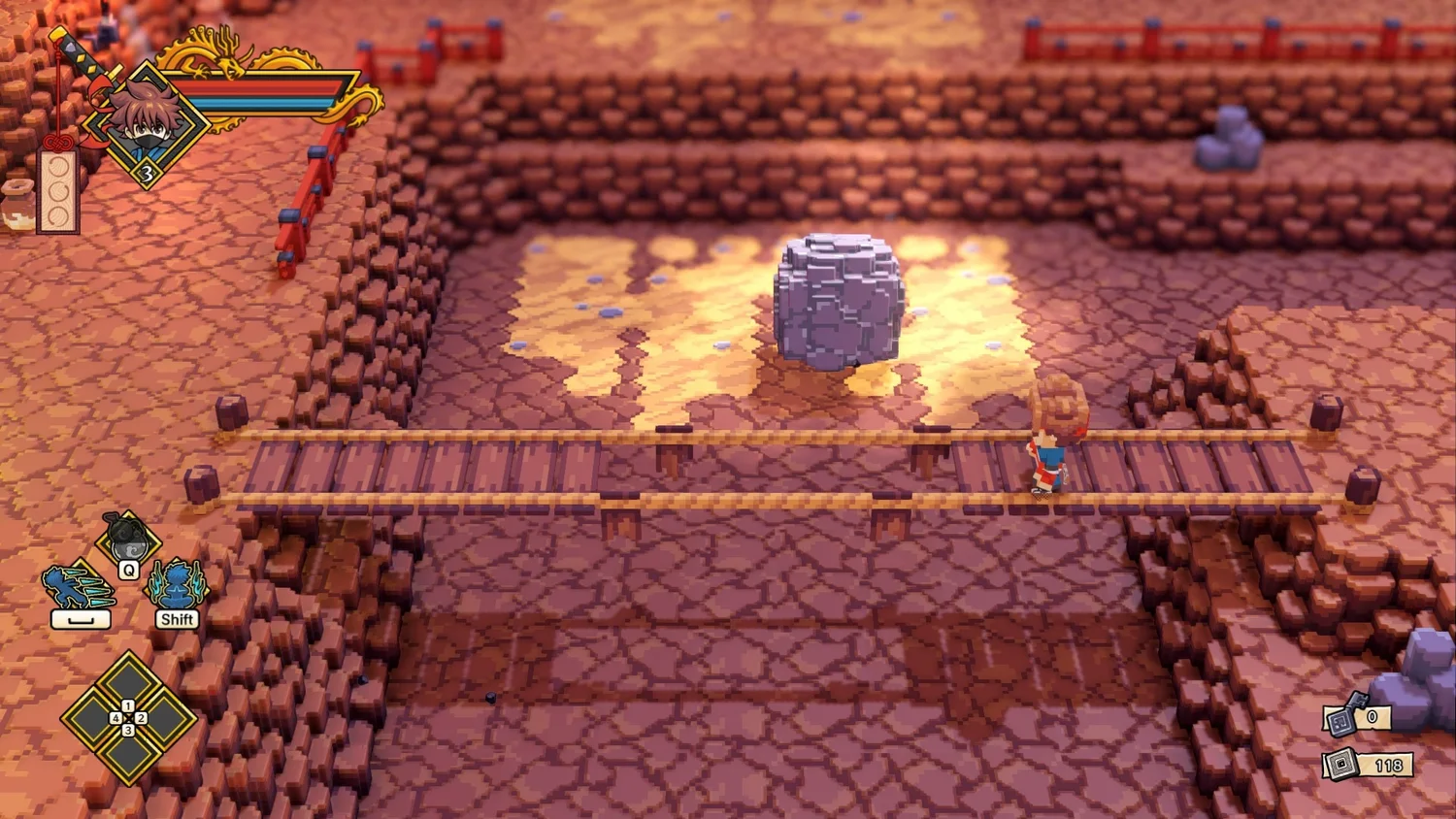Select quick slot number 1

[128, 682]
